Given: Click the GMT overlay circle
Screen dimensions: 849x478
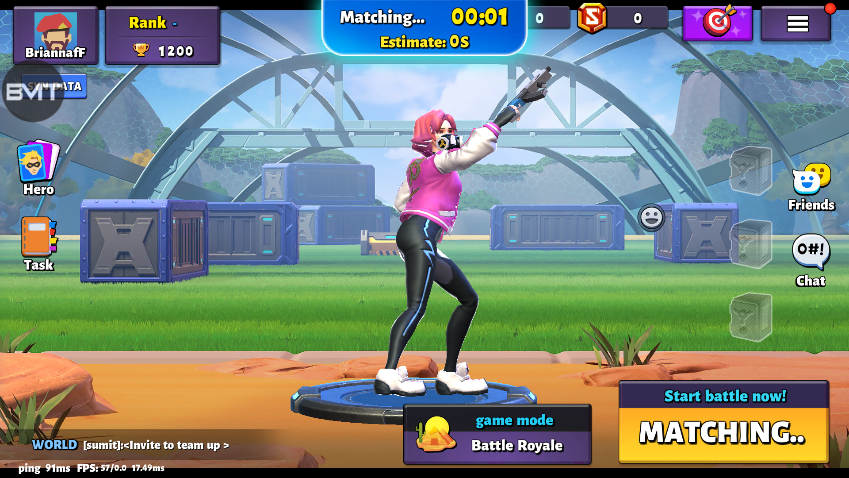Looking at the screenshot, I should click(34, 91).
